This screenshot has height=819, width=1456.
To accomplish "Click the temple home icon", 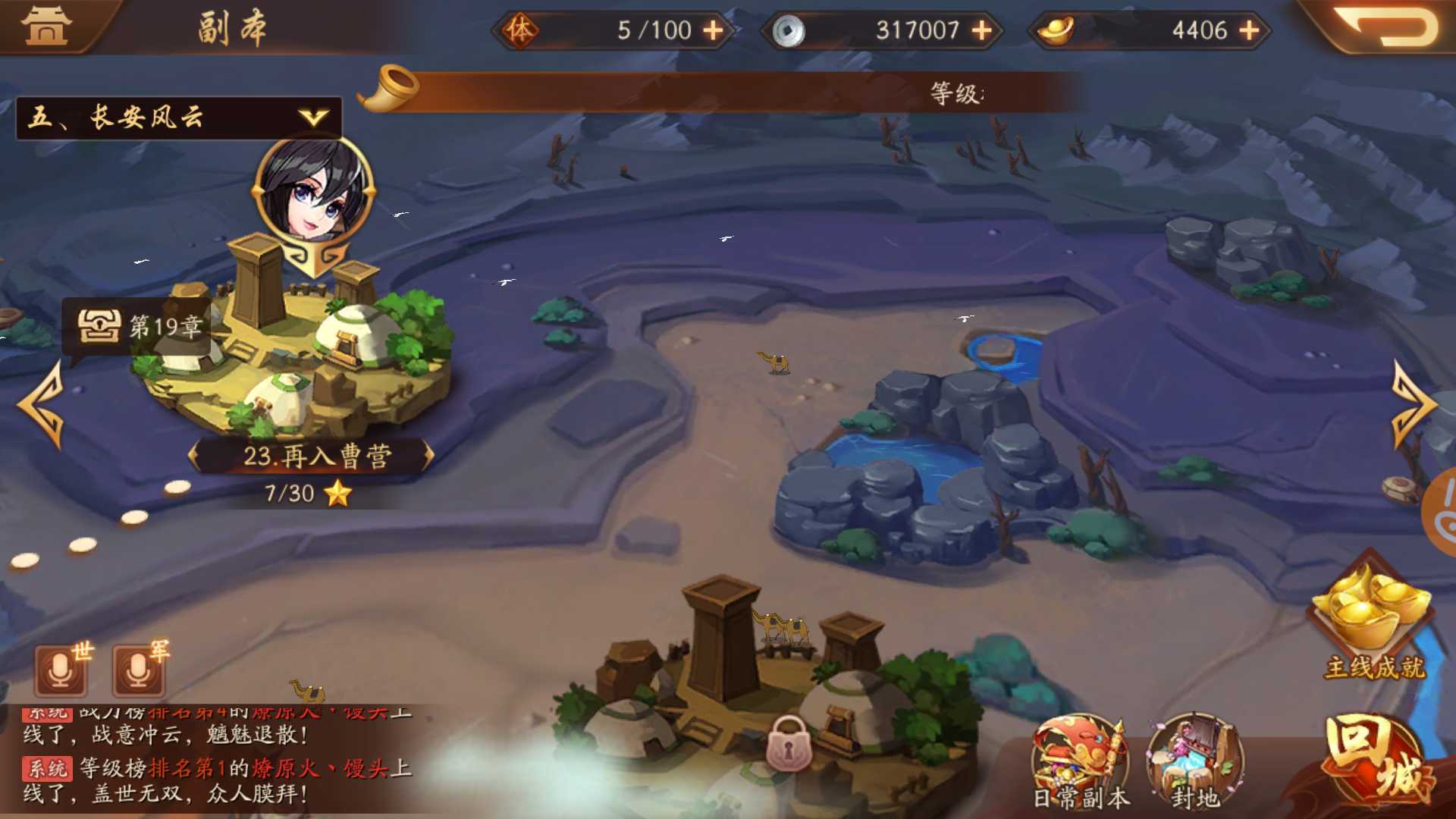I will click(45, 27).
